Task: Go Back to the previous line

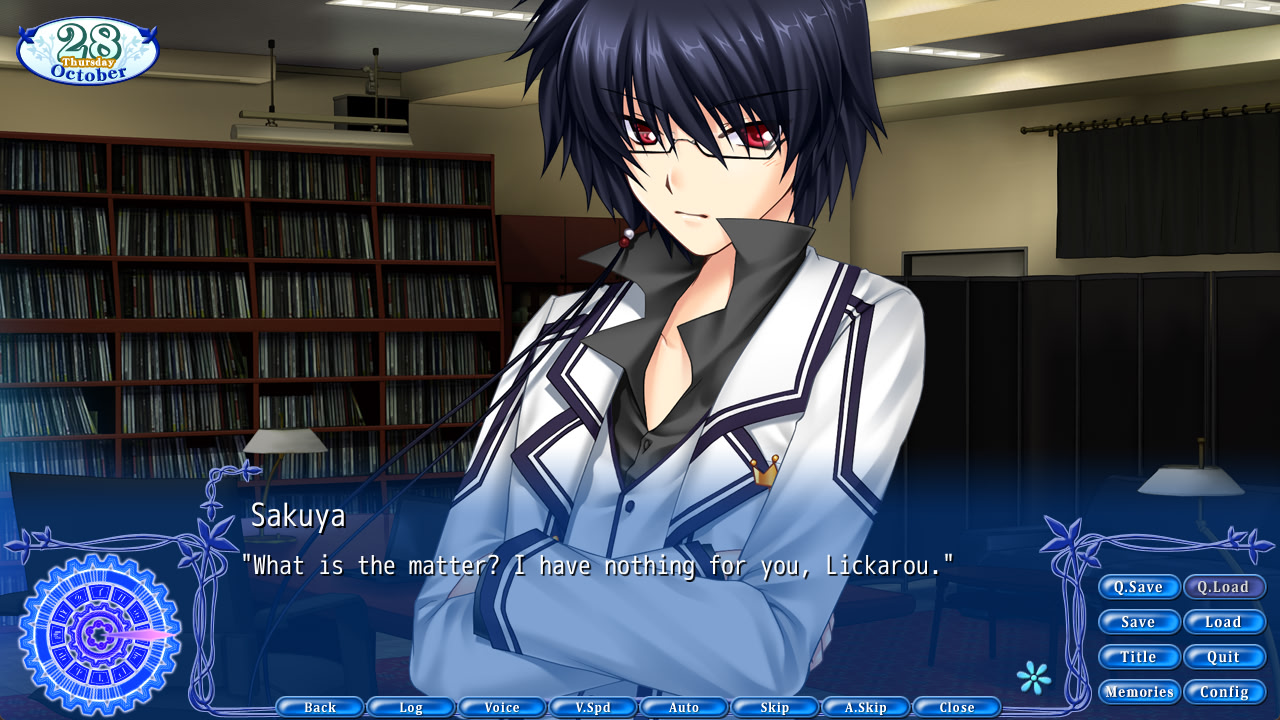Action: (319, 707)
